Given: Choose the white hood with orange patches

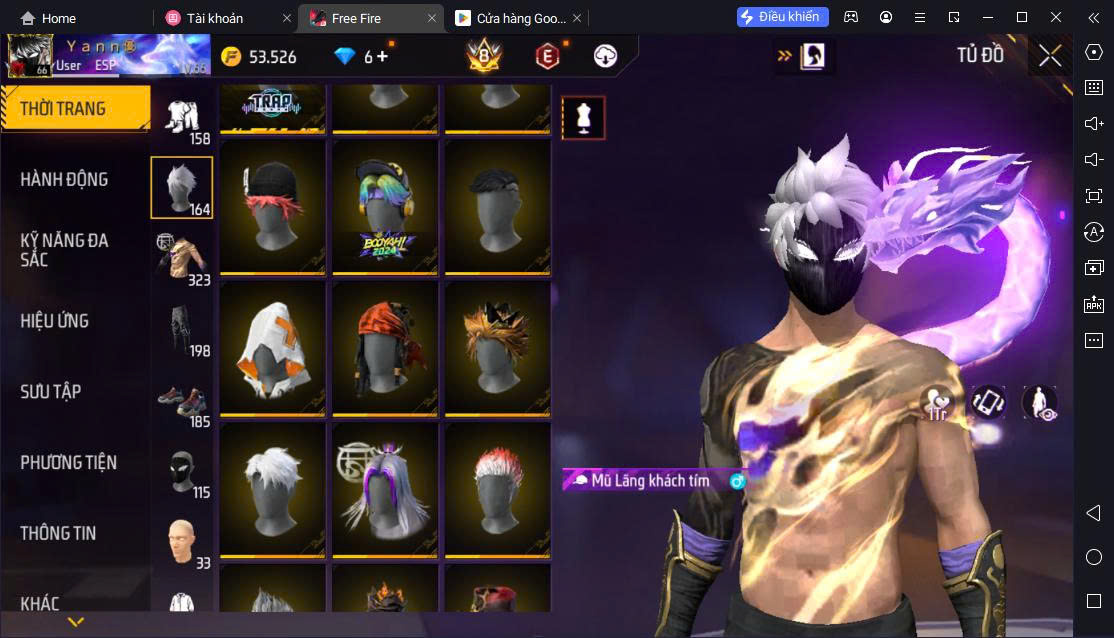Looking at the screenshot, I should pos(272,348).
